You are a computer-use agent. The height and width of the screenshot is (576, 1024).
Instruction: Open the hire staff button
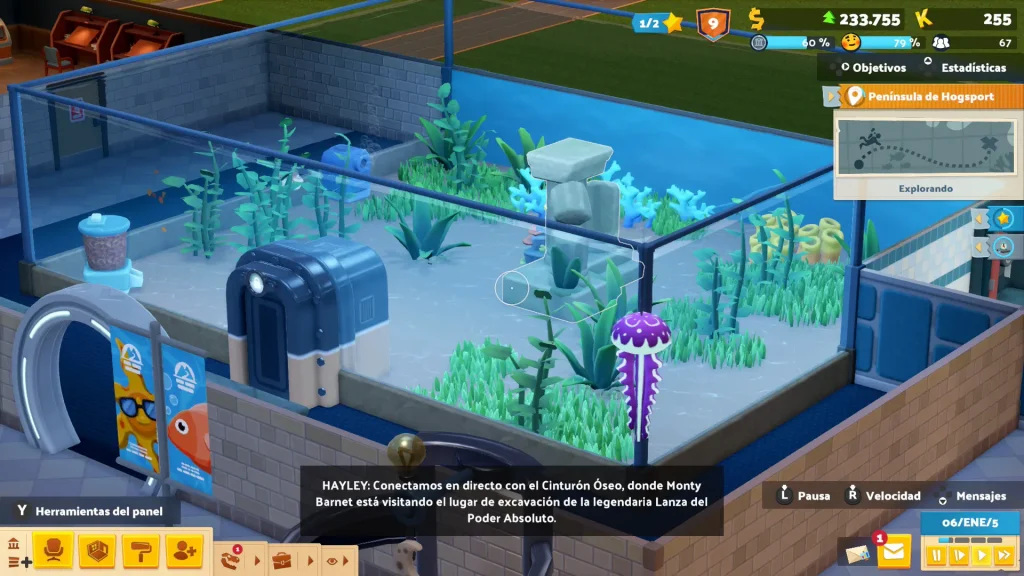pyautogui.click(x=185, y=549)
